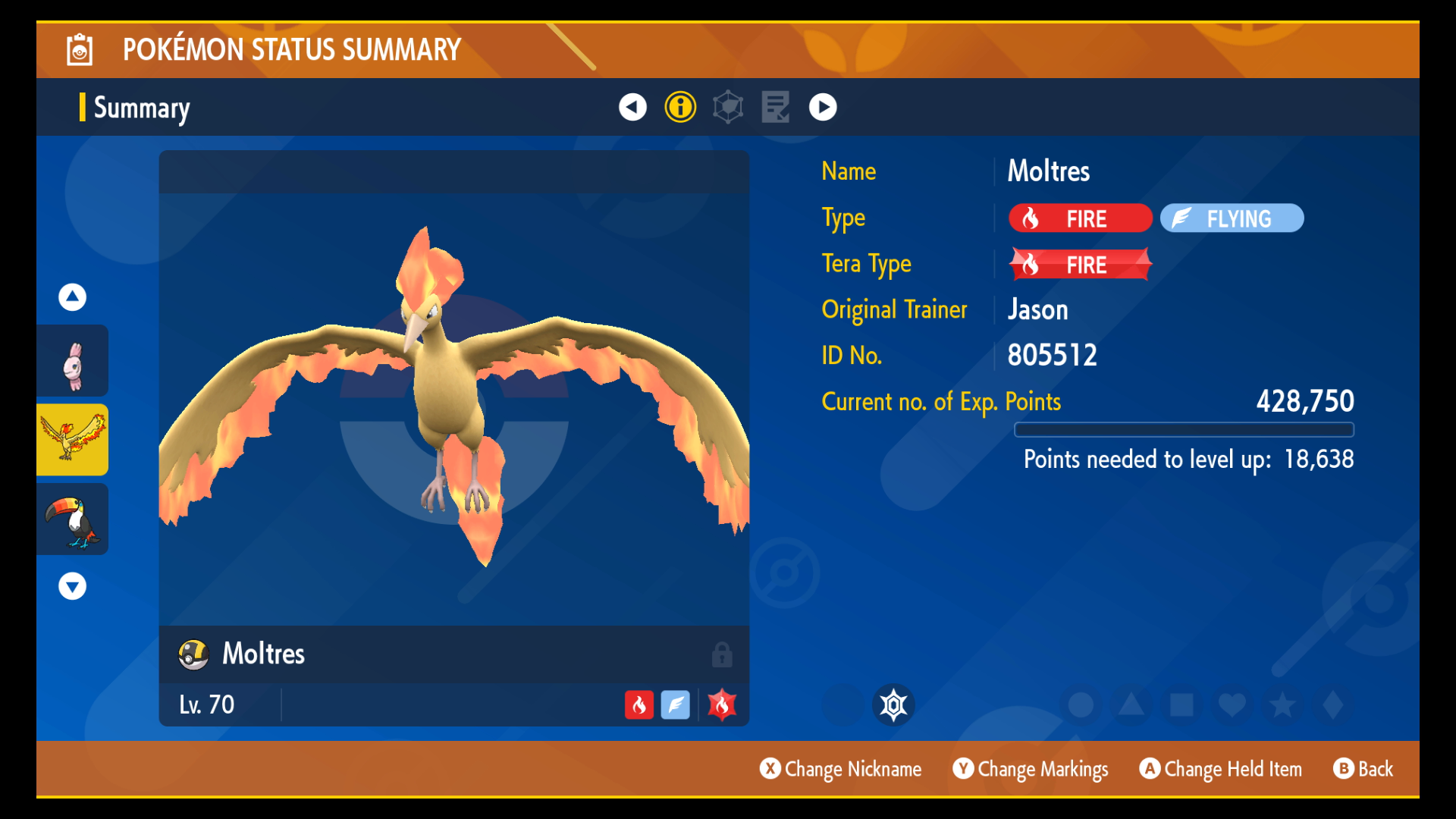Click the lock icon beside Moltres
This screenshot has height=819, width=1456.
(x=722, y=654)
